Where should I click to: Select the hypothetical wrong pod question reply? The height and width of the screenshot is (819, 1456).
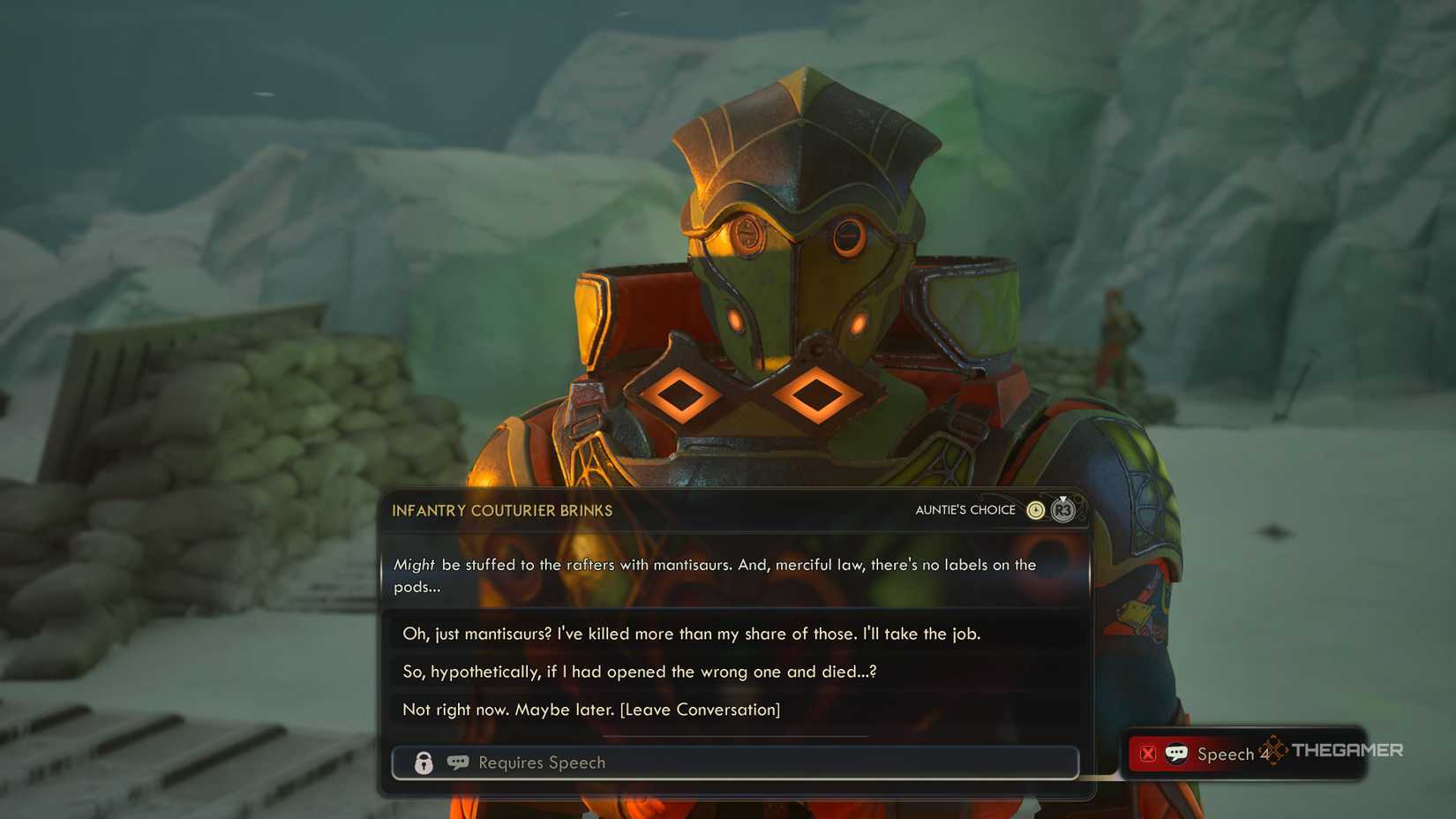(x=637, y=672)
